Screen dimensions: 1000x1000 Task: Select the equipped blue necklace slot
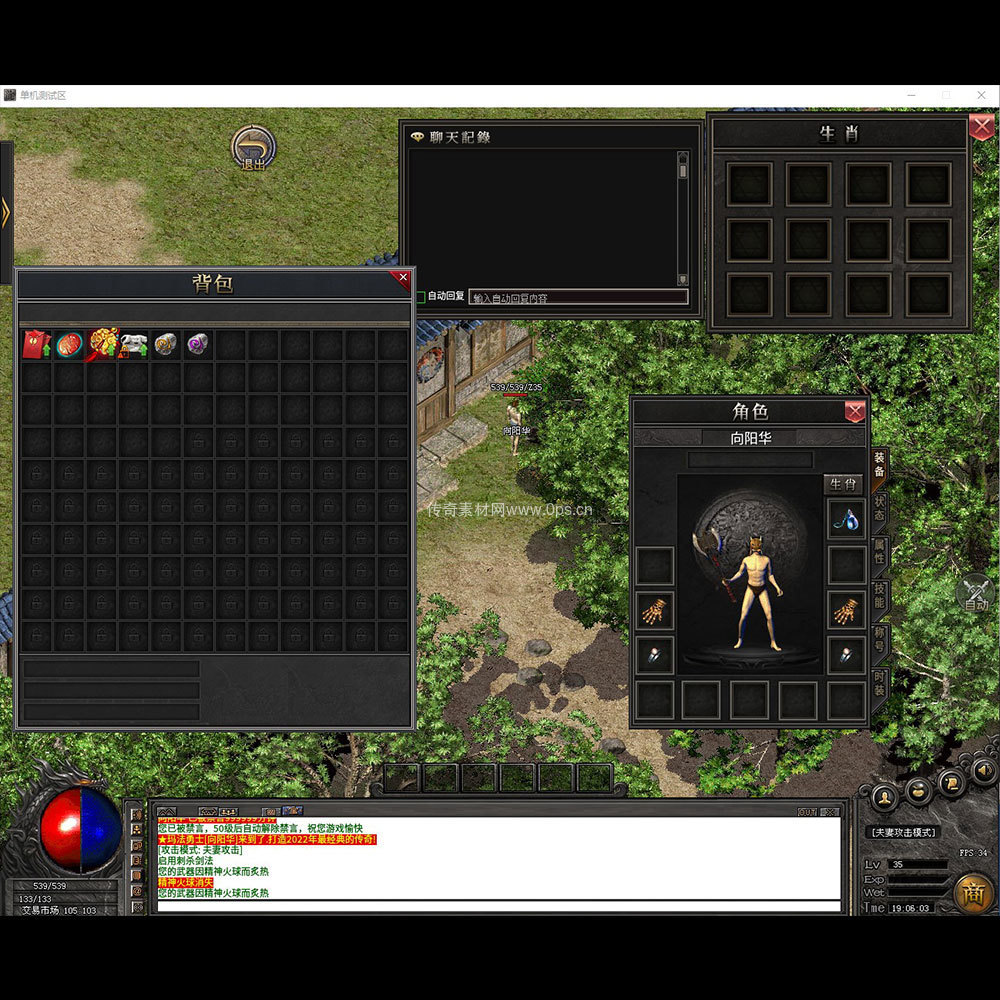[x=846, y=518]
